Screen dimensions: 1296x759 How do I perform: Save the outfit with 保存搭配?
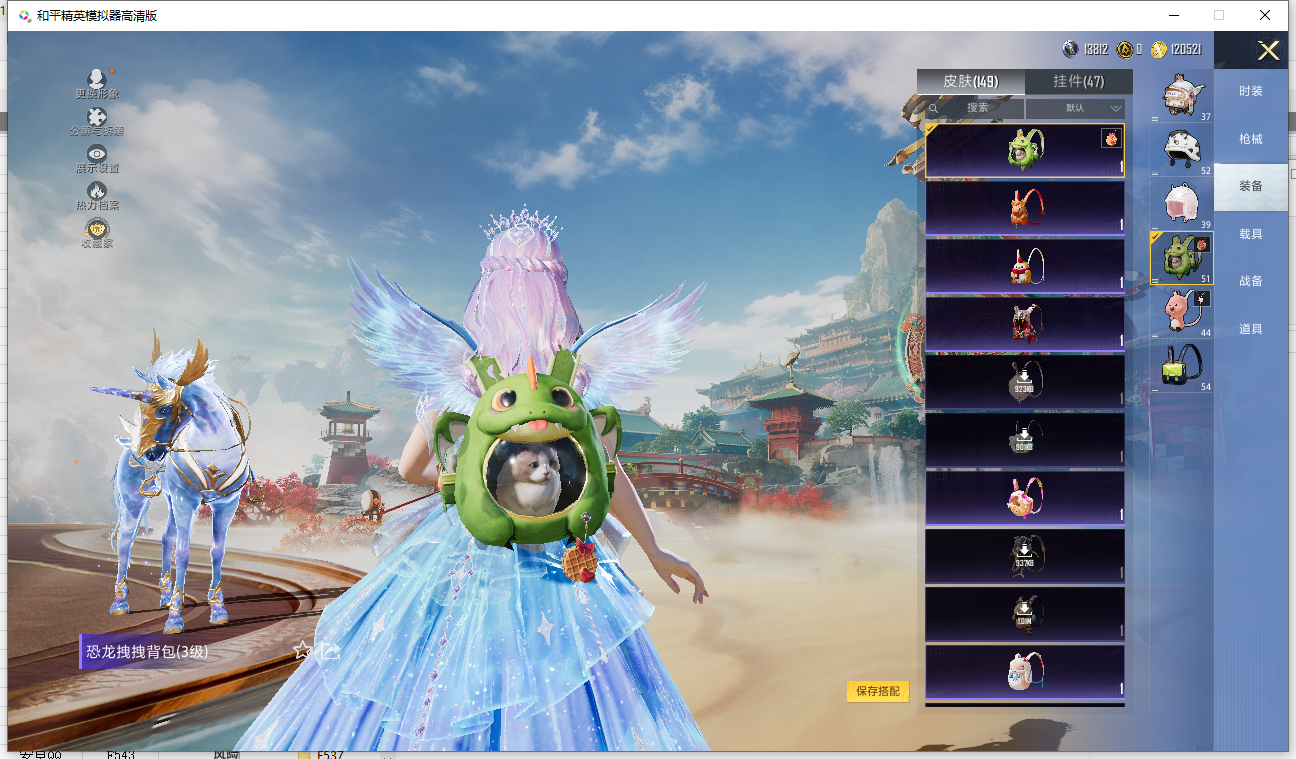[878, 691]
